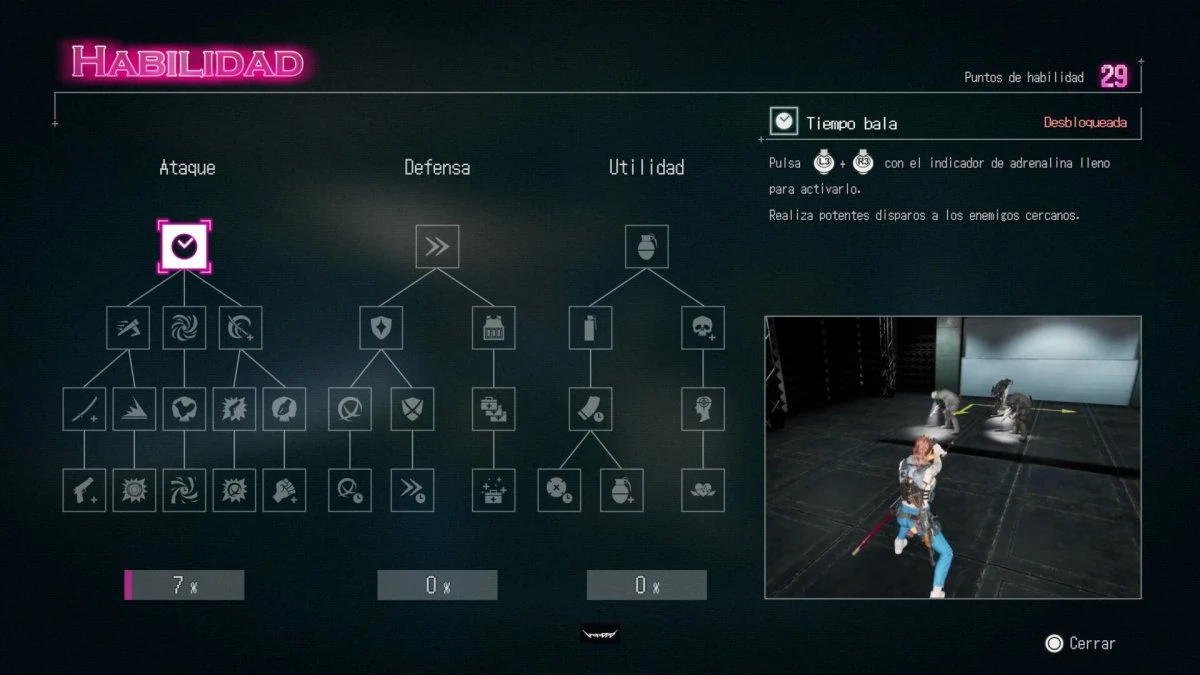Select the stacked medkits skill node
The image size is (1200, 675).
click(x=493, y=409)
